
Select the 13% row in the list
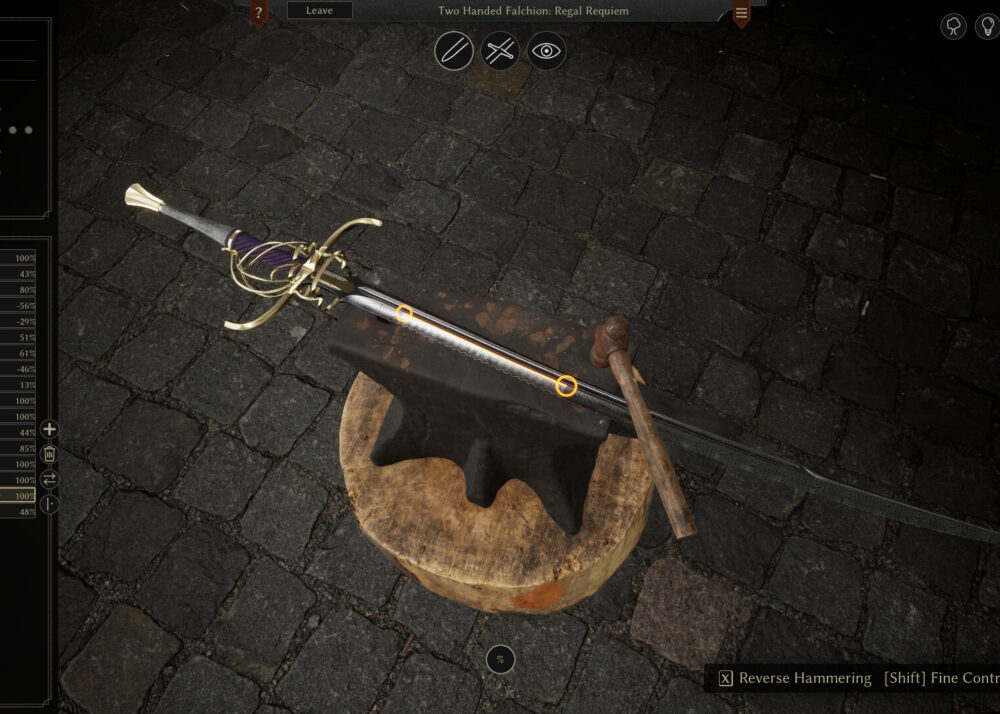(18, 385)
